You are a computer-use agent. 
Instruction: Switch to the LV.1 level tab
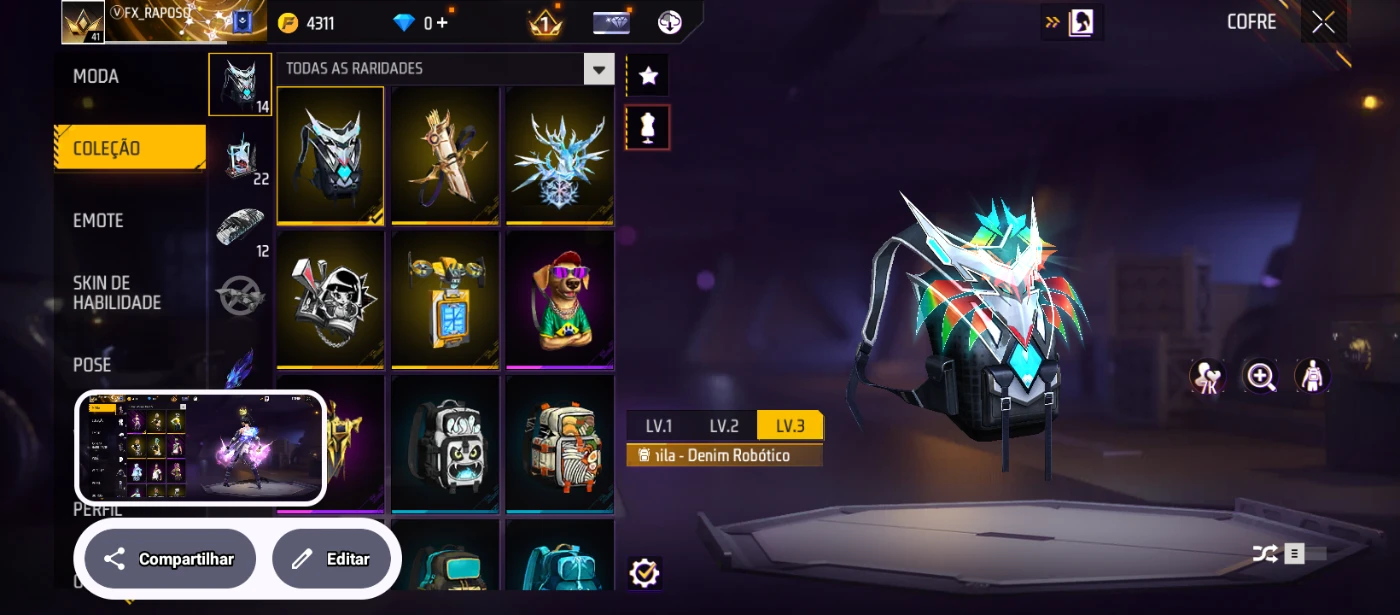pos(659,426)
